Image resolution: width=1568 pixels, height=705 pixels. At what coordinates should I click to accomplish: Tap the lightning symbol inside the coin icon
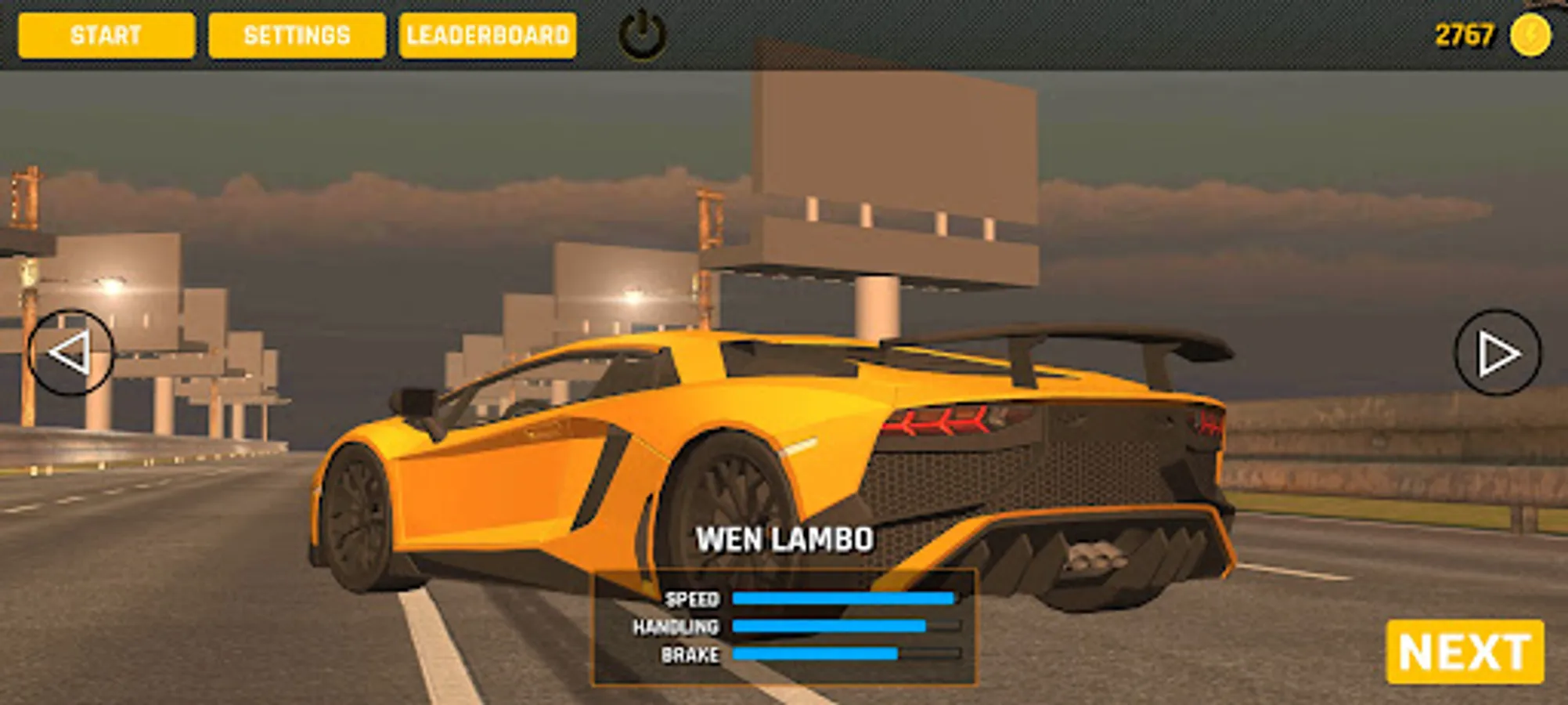[1533, 34]
